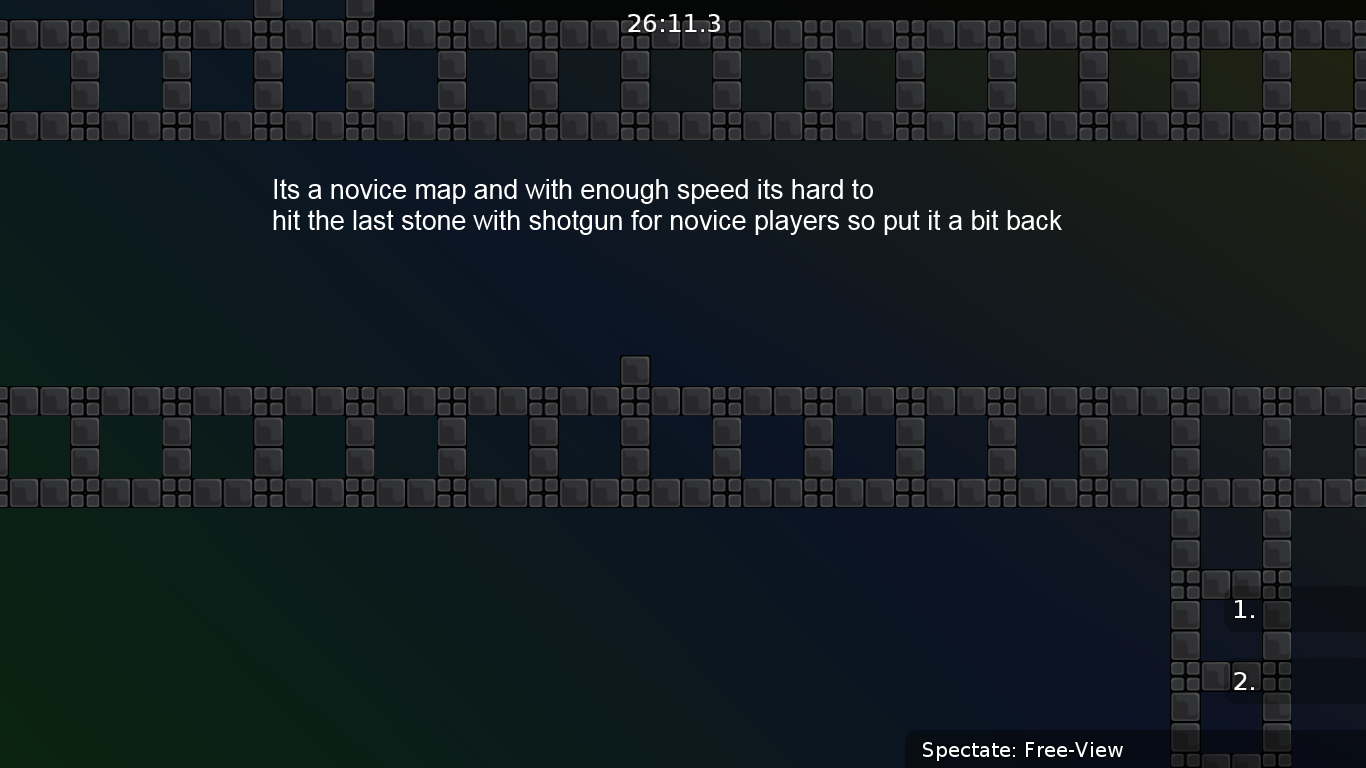1366x768 pixels.
Task: Click the numbered marker labeled 2.
Action: pos(1244,680)
